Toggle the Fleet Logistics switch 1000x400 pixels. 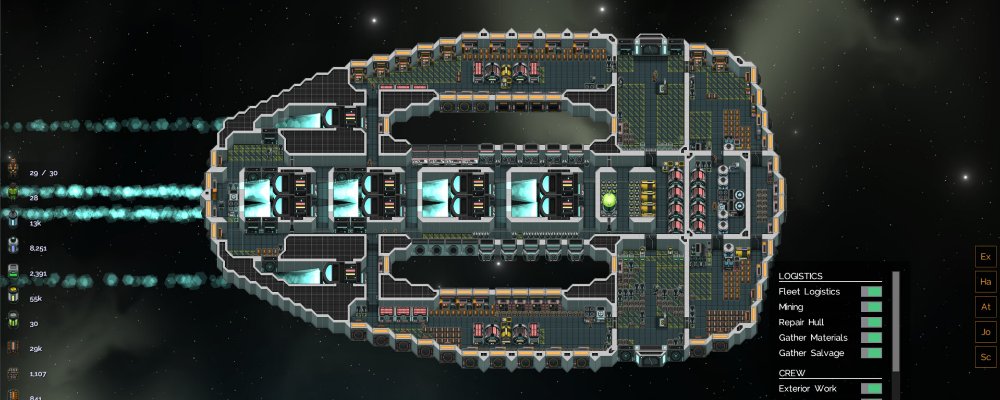[x=870, y=291]
